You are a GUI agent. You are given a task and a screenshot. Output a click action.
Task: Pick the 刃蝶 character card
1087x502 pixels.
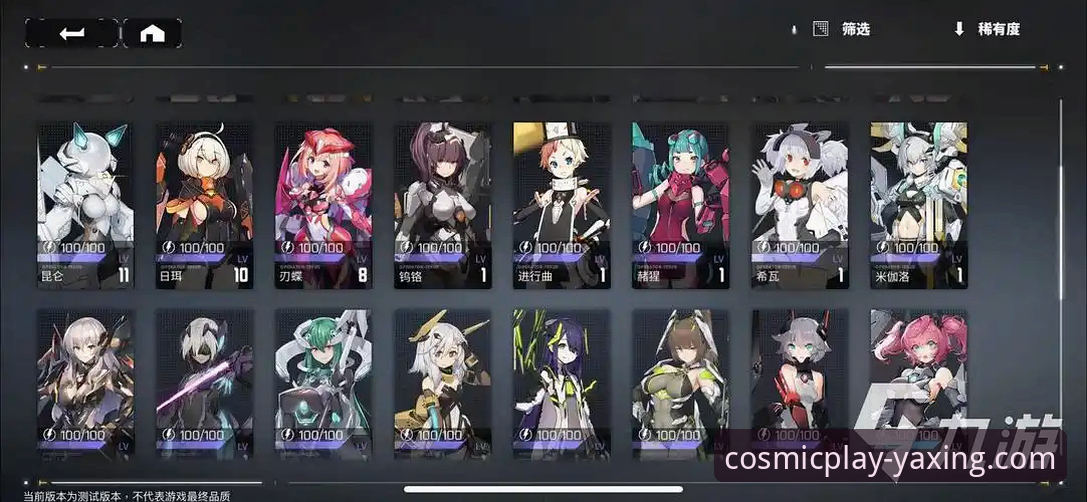[x=323, y=205]
